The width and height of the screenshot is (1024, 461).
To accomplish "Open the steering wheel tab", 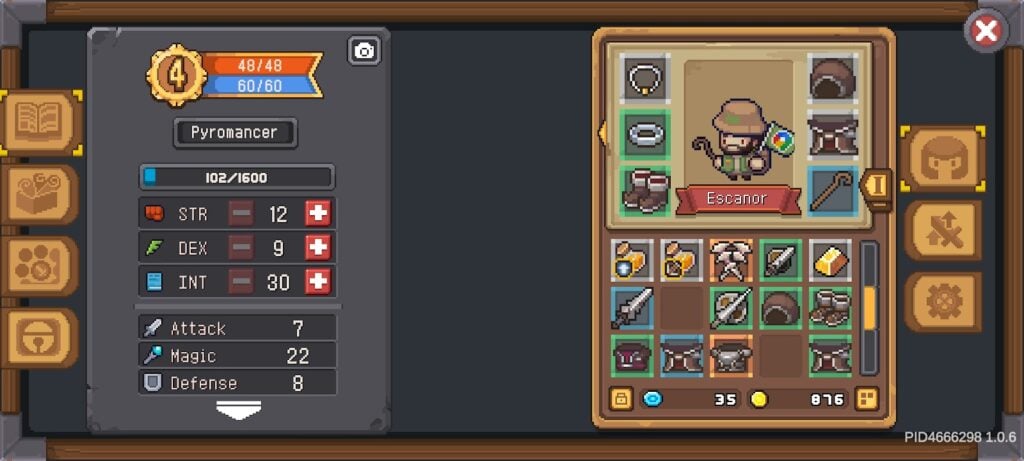I will pos(40,337).
